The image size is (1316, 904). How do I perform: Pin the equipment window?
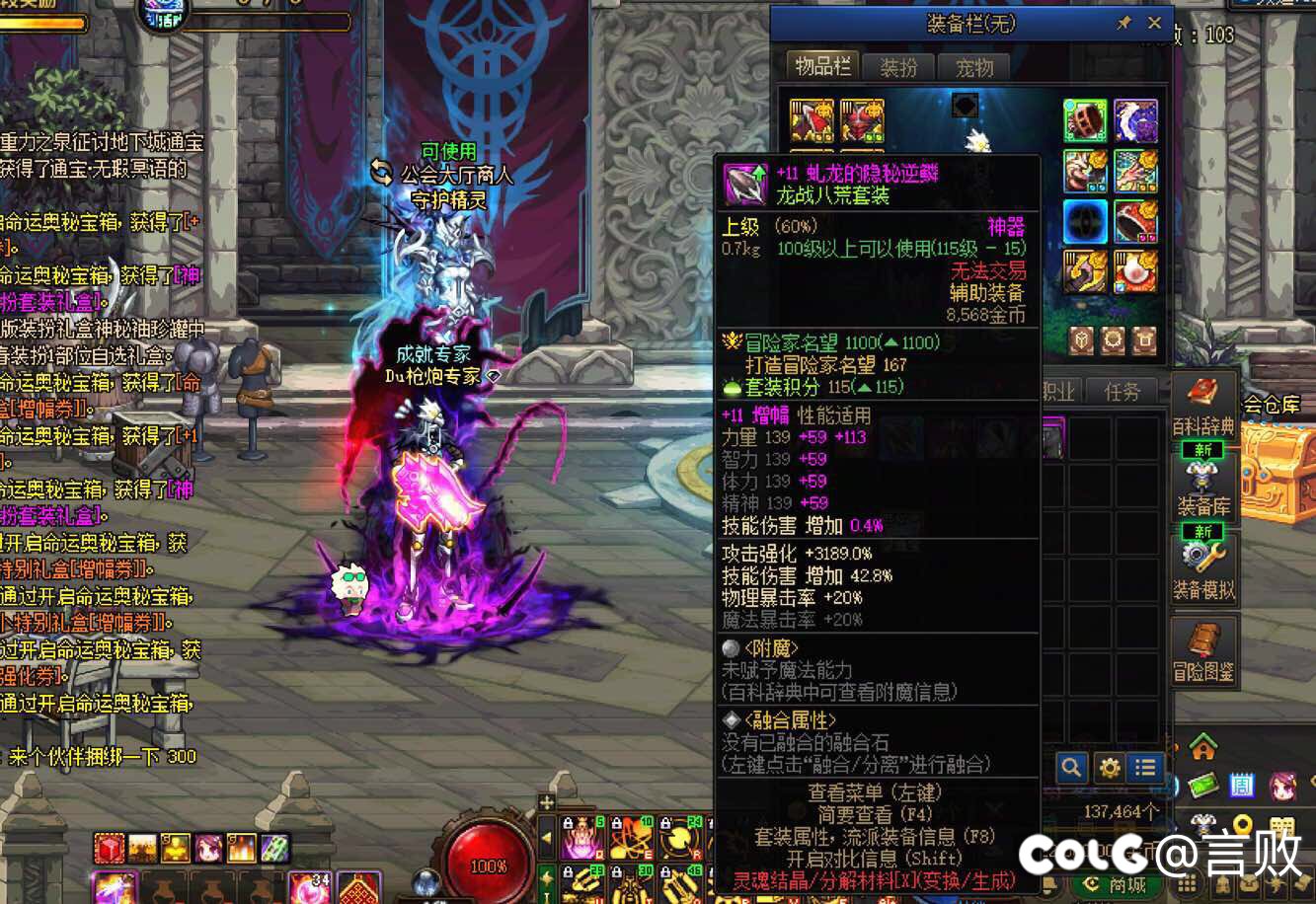point(1123,23)
